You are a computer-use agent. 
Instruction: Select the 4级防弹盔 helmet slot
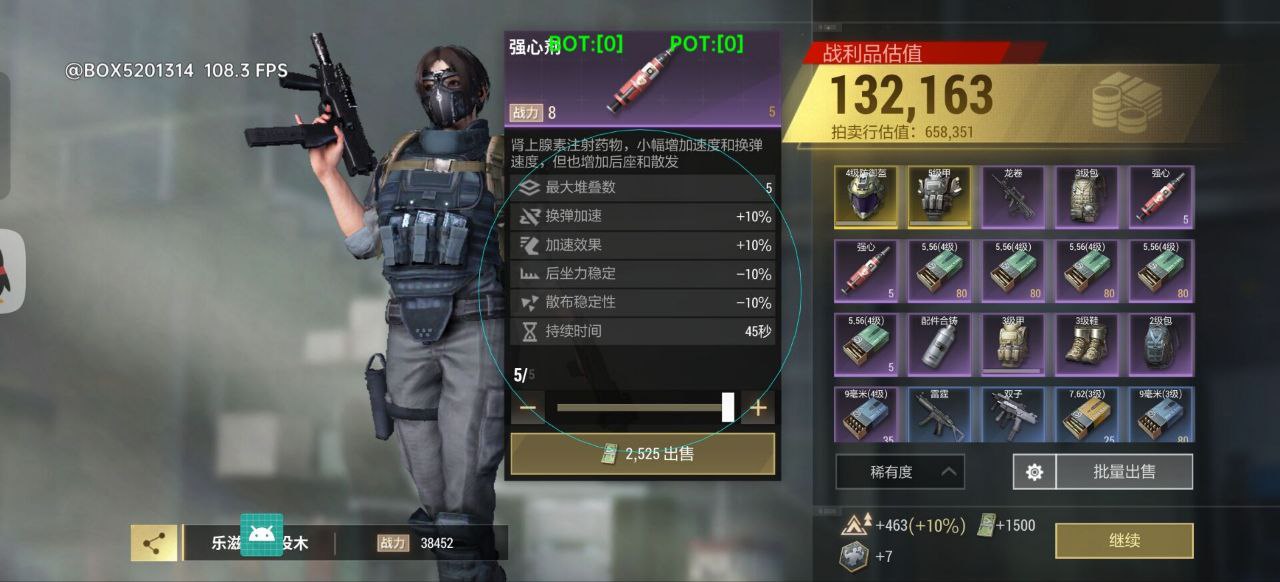(x=867, y=198)
